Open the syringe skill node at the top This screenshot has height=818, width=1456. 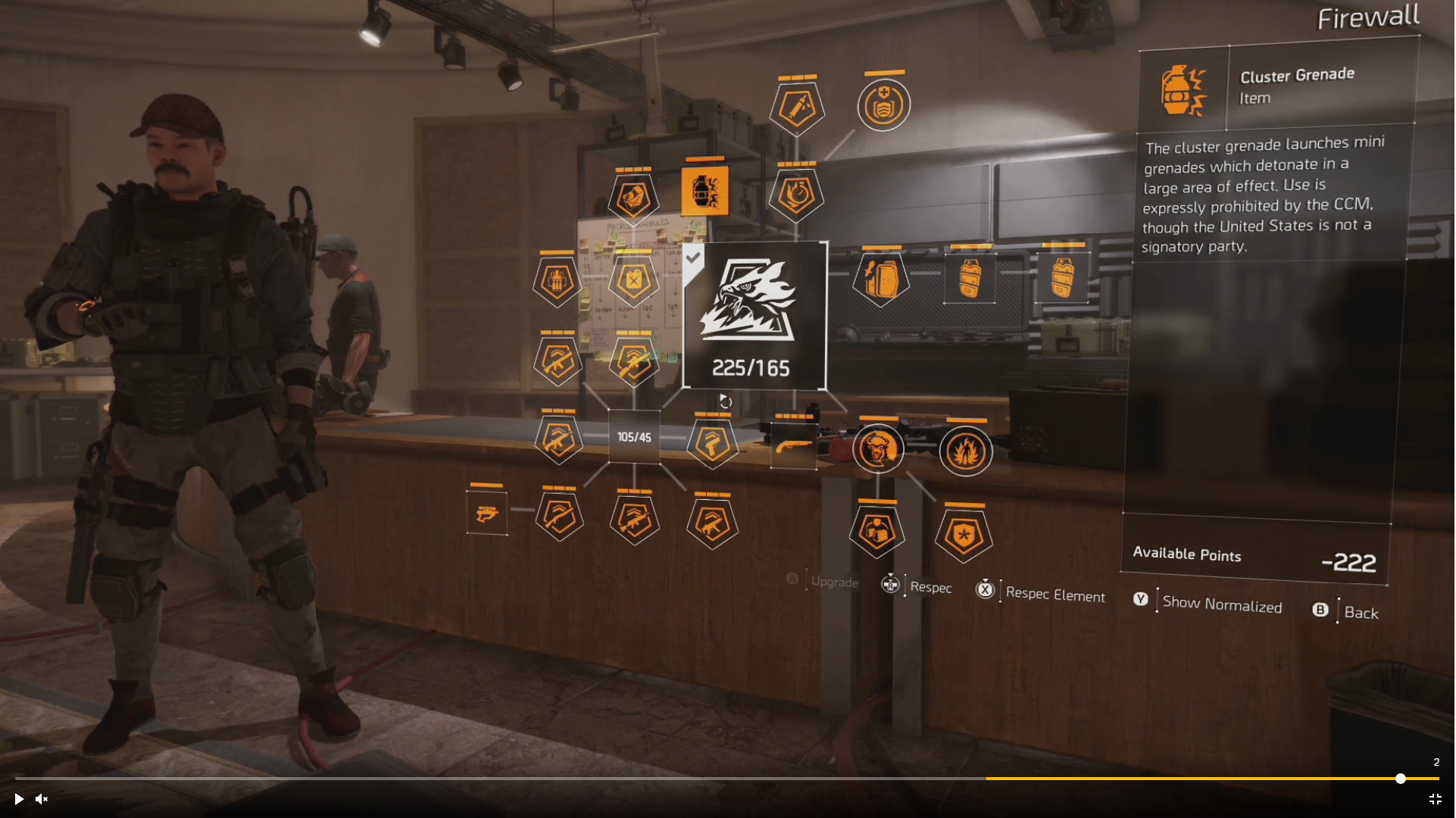pyautogui.click(x=796, y=106)
